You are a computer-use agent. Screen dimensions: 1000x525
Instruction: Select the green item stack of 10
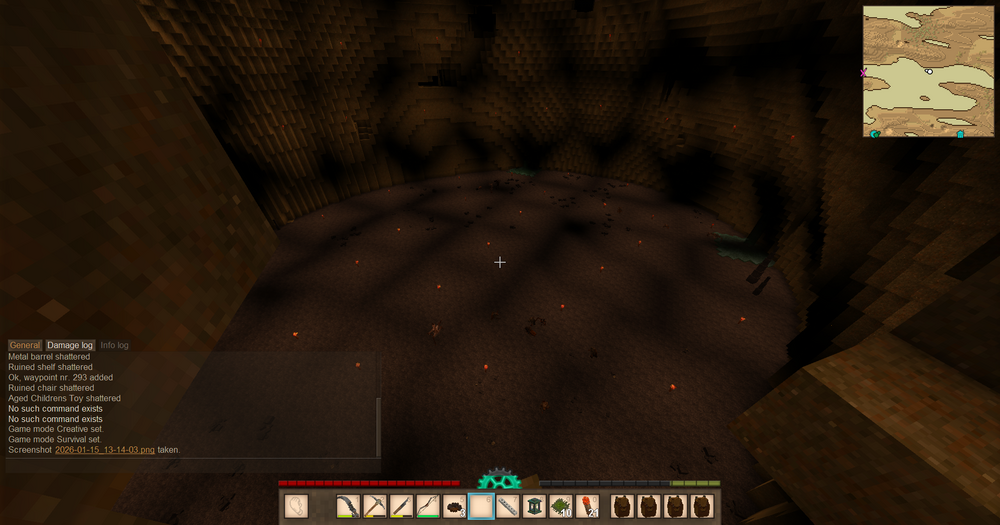point(561,506)
